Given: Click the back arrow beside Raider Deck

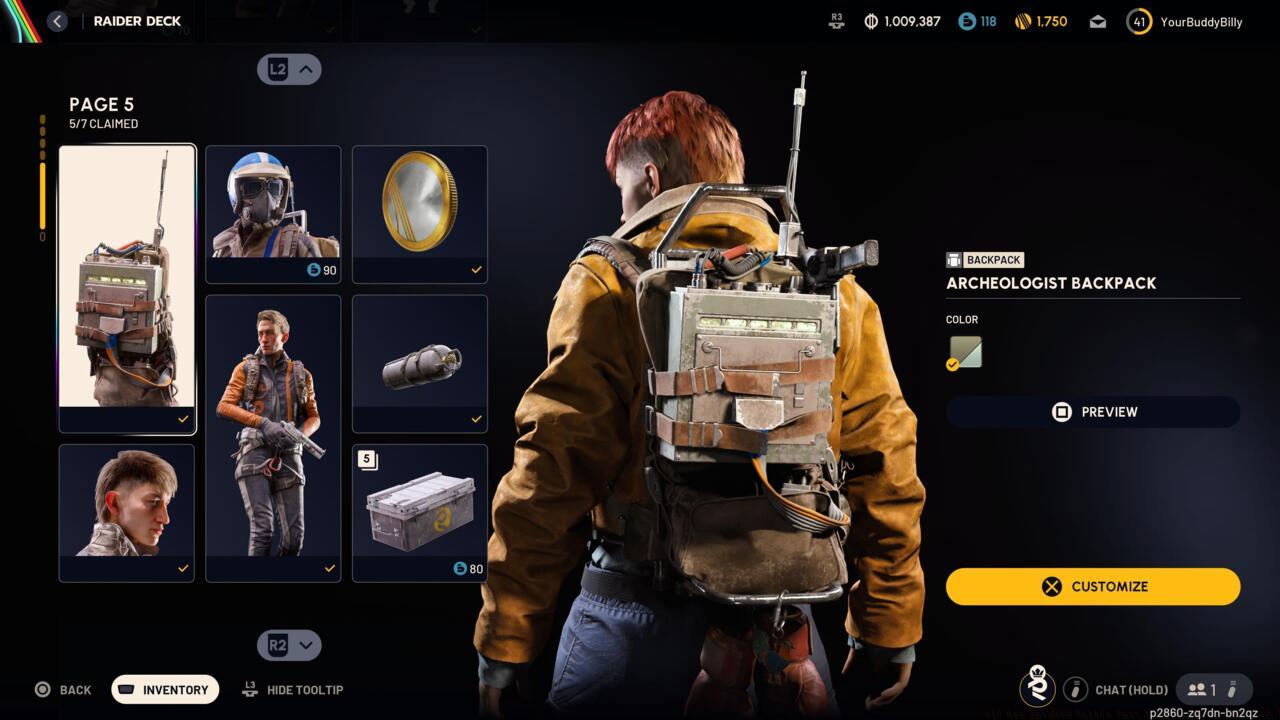Looking at the screenshot, I should (57, 20).
